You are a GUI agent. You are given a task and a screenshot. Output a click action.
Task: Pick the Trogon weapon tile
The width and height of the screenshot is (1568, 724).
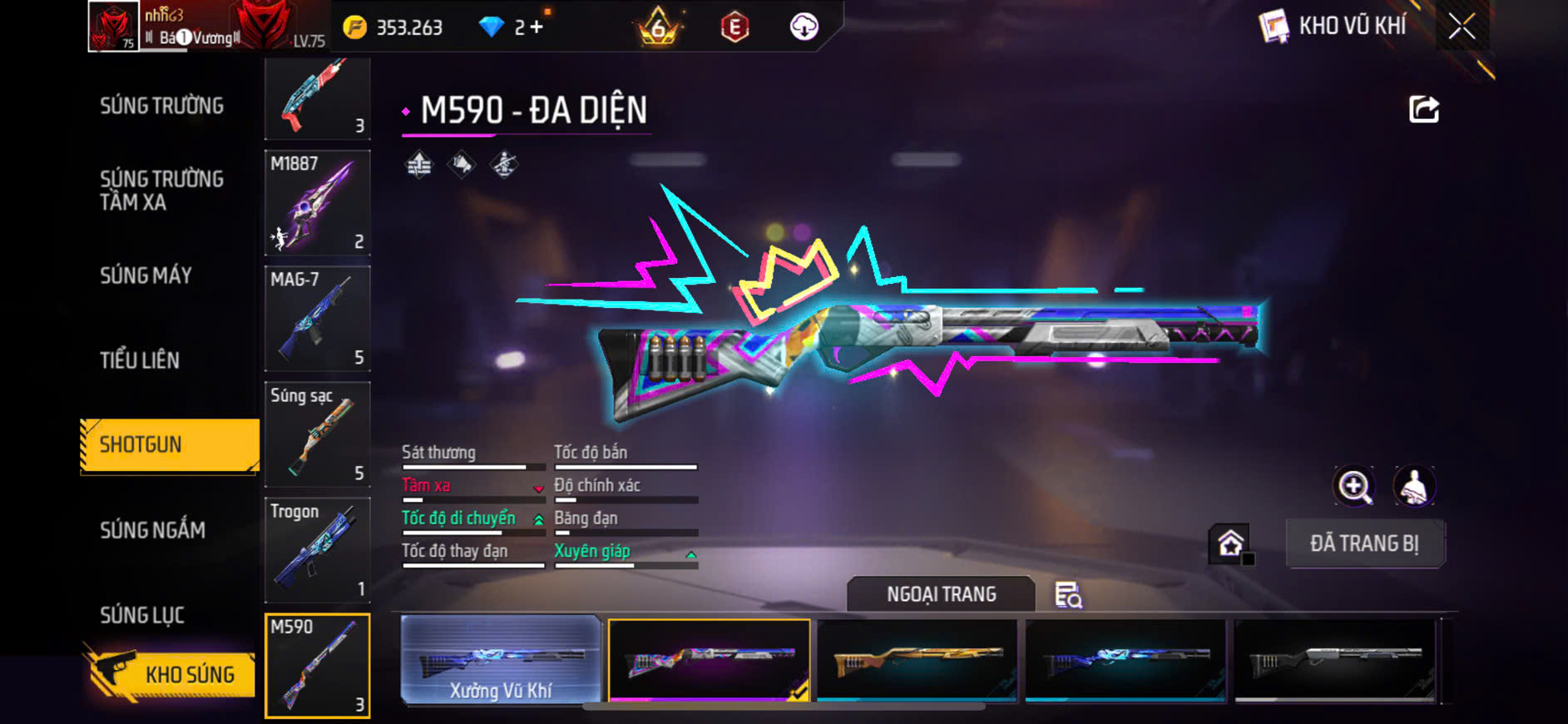pos(317,549)
